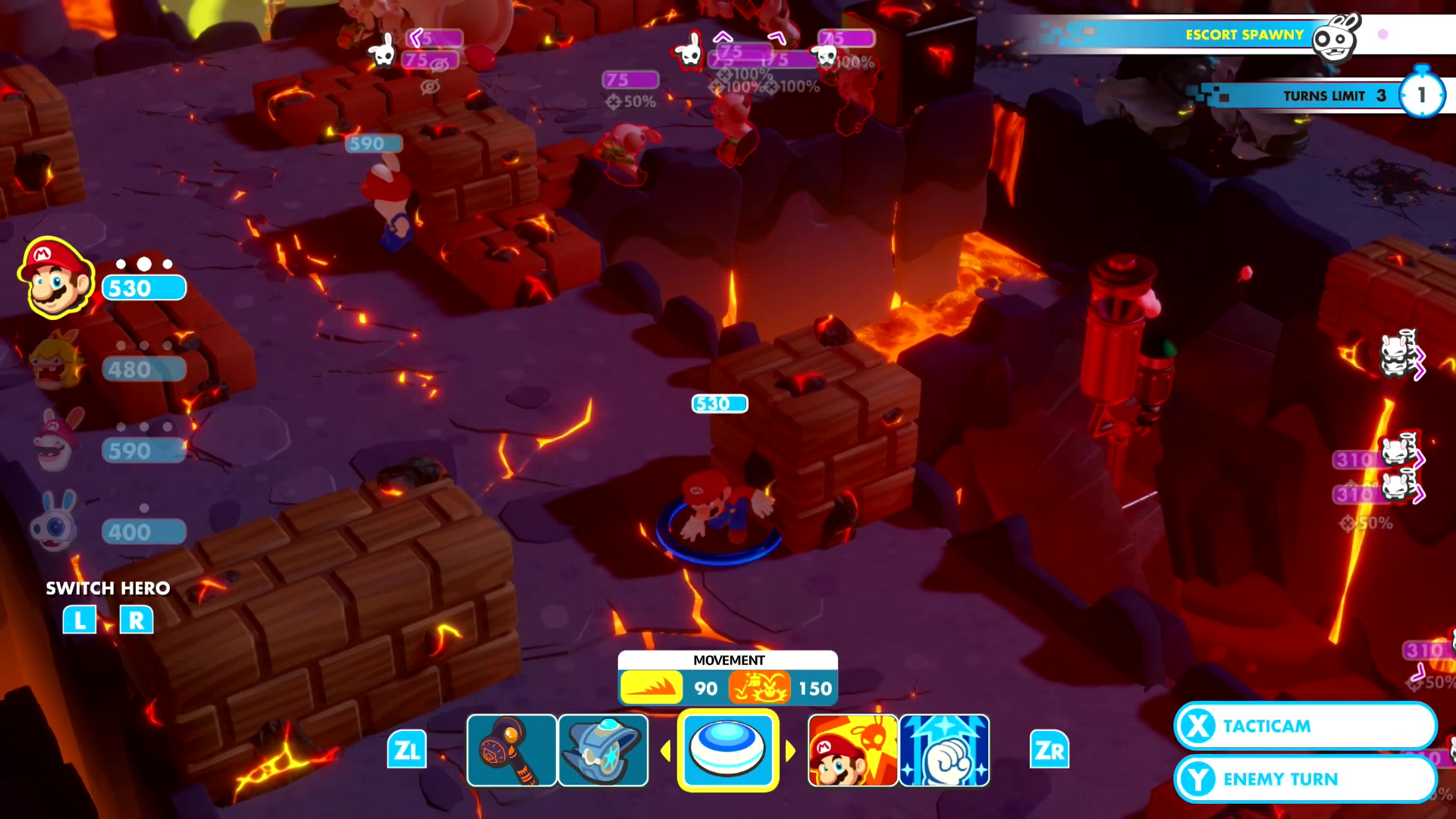
Task: Select the blue movement button icon
Action: [x=727, y=750]
